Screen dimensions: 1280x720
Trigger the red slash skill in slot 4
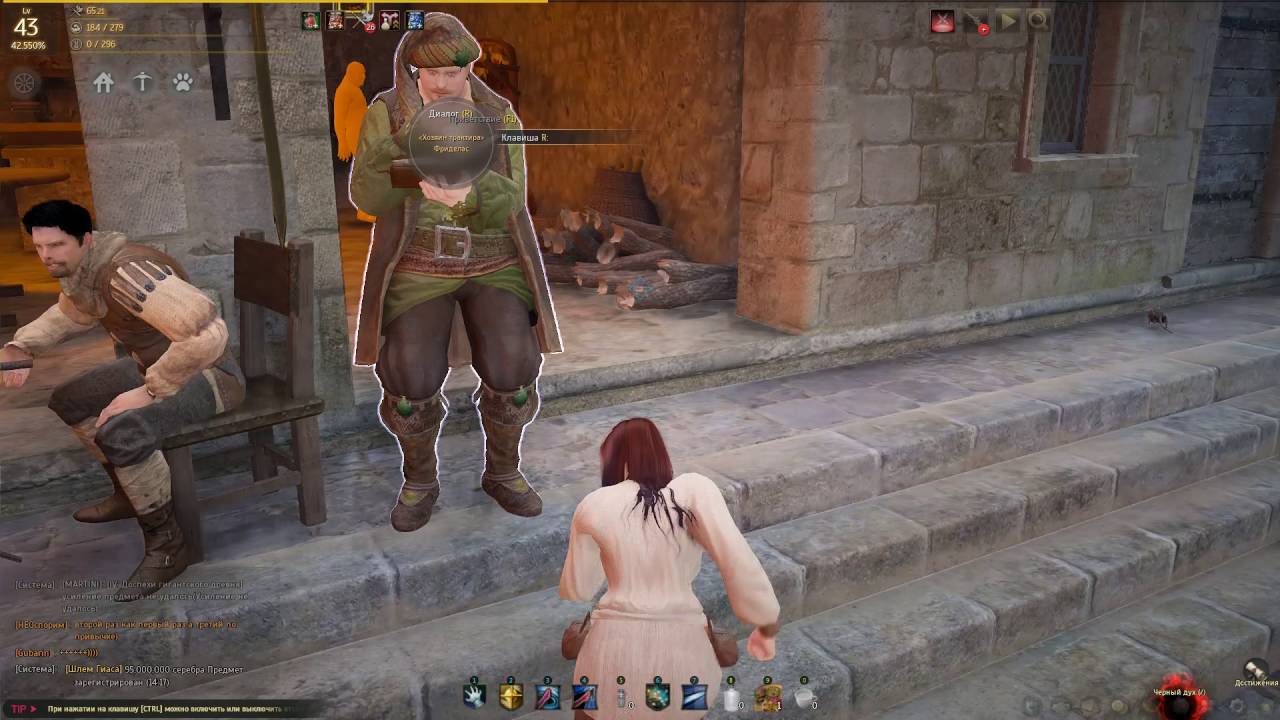(584, 696)
